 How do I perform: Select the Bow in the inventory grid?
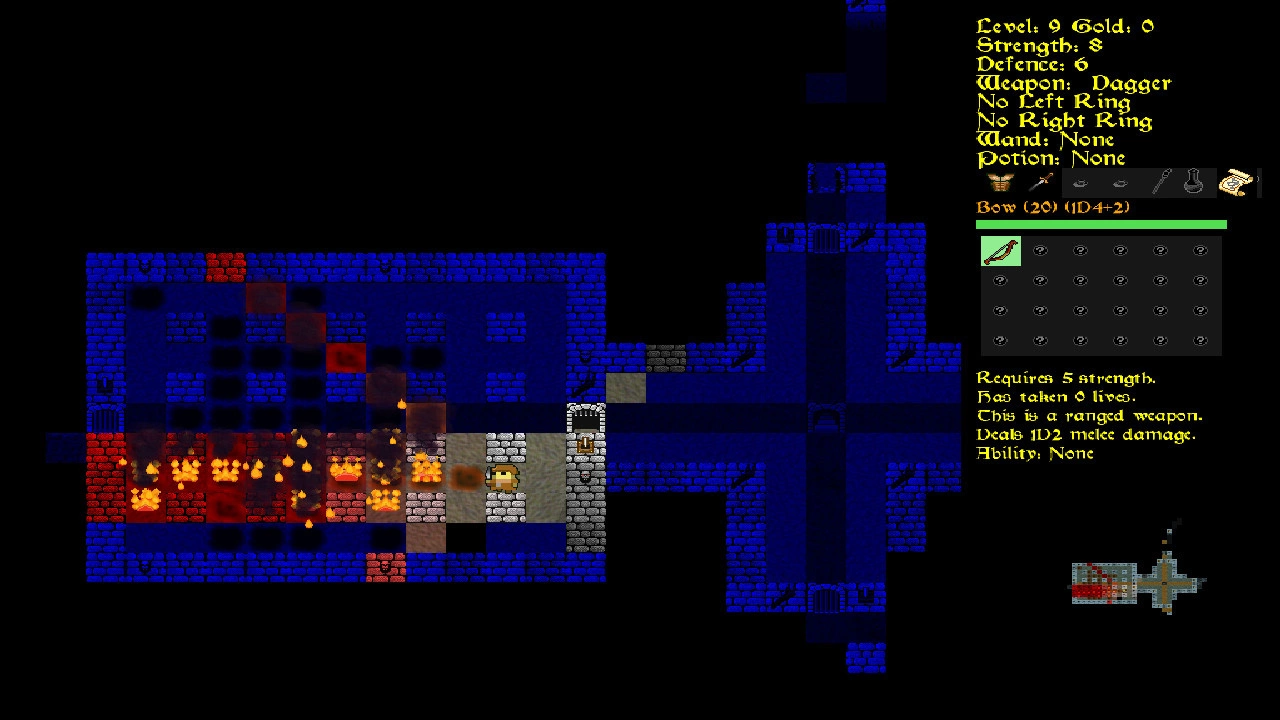(1000, 251)
